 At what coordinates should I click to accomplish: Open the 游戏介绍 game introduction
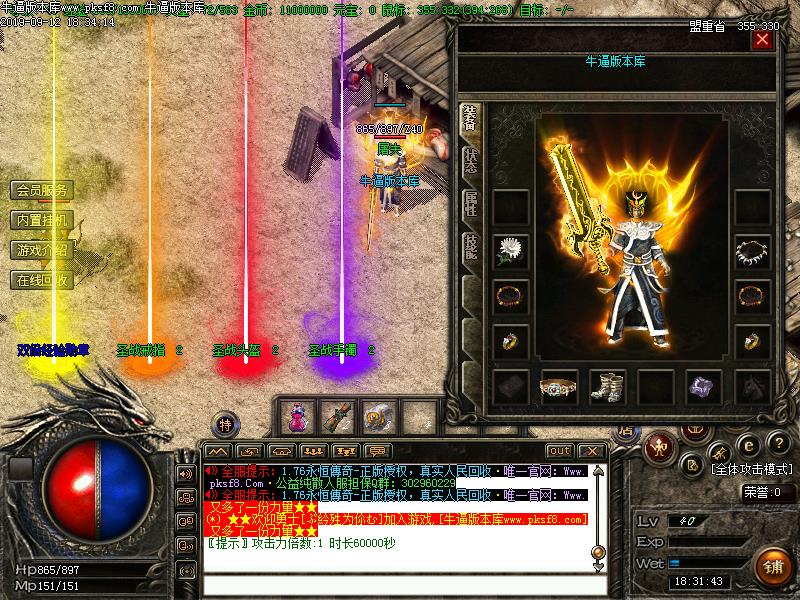(x=42, y=250)
